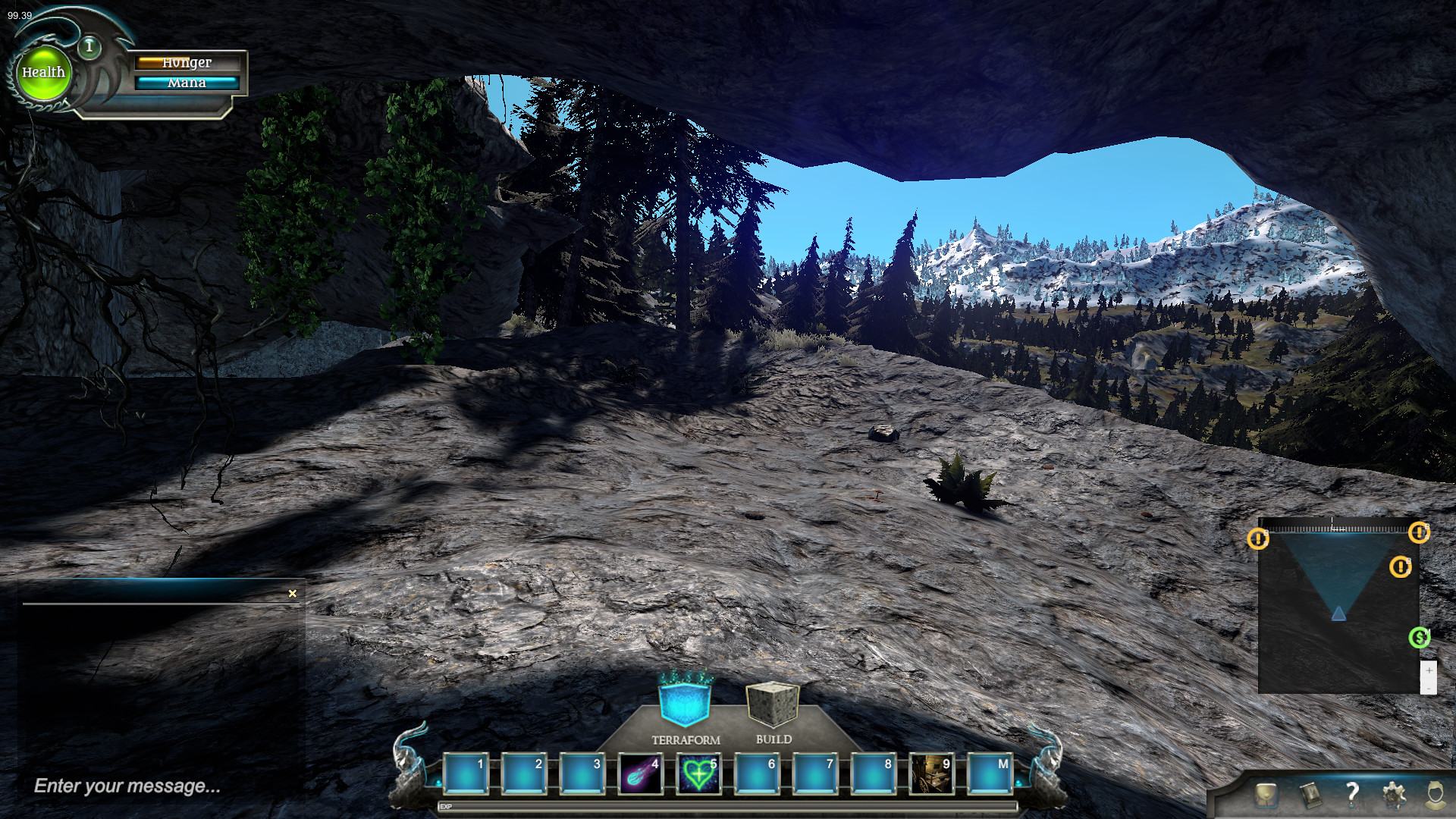Screen dimensions: 1456x819
Task: Select the hotbar slot labeled M
Action: [990, 773]
